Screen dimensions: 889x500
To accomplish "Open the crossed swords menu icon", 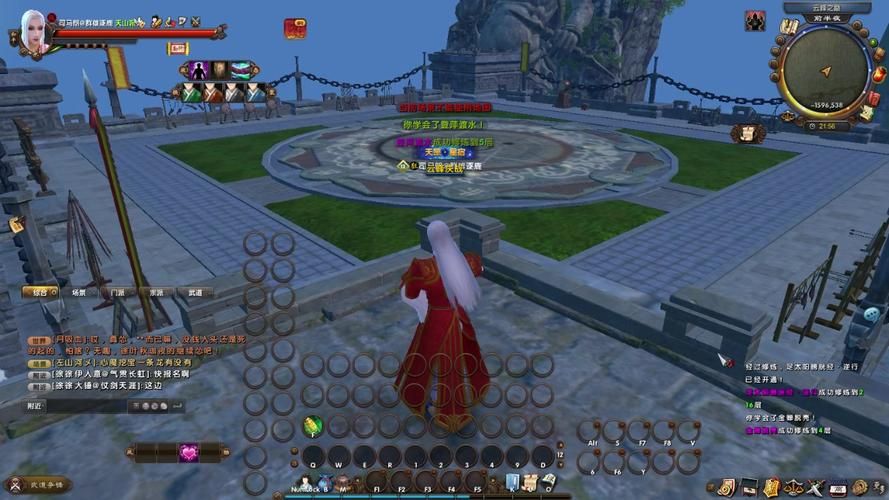I will pyautogui.click(x=816, y=488).
